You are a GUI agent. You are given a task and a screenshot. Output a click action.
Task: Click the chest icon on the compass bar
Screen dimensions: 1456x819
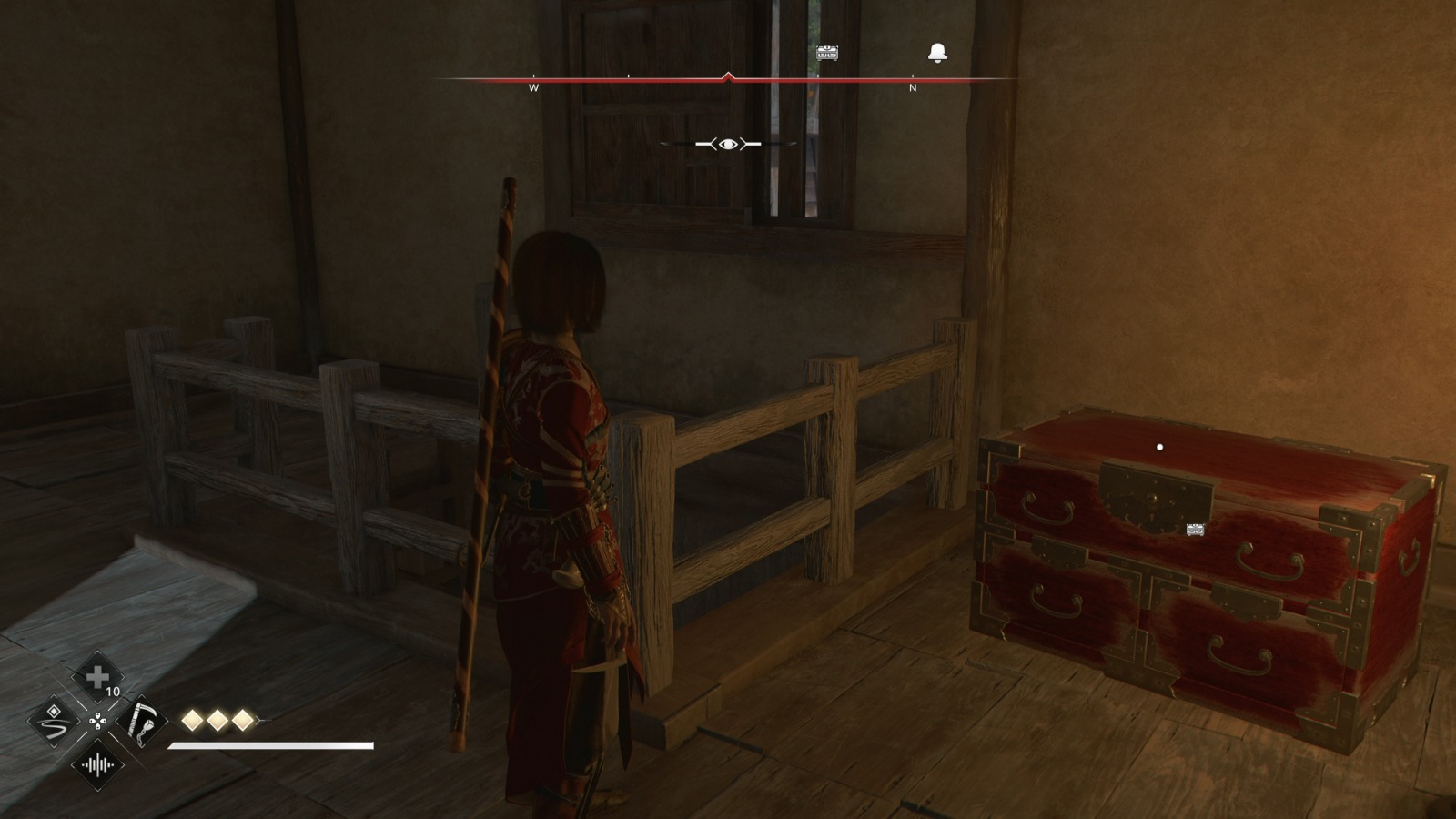pyautogui.click(x=829, y=54)
